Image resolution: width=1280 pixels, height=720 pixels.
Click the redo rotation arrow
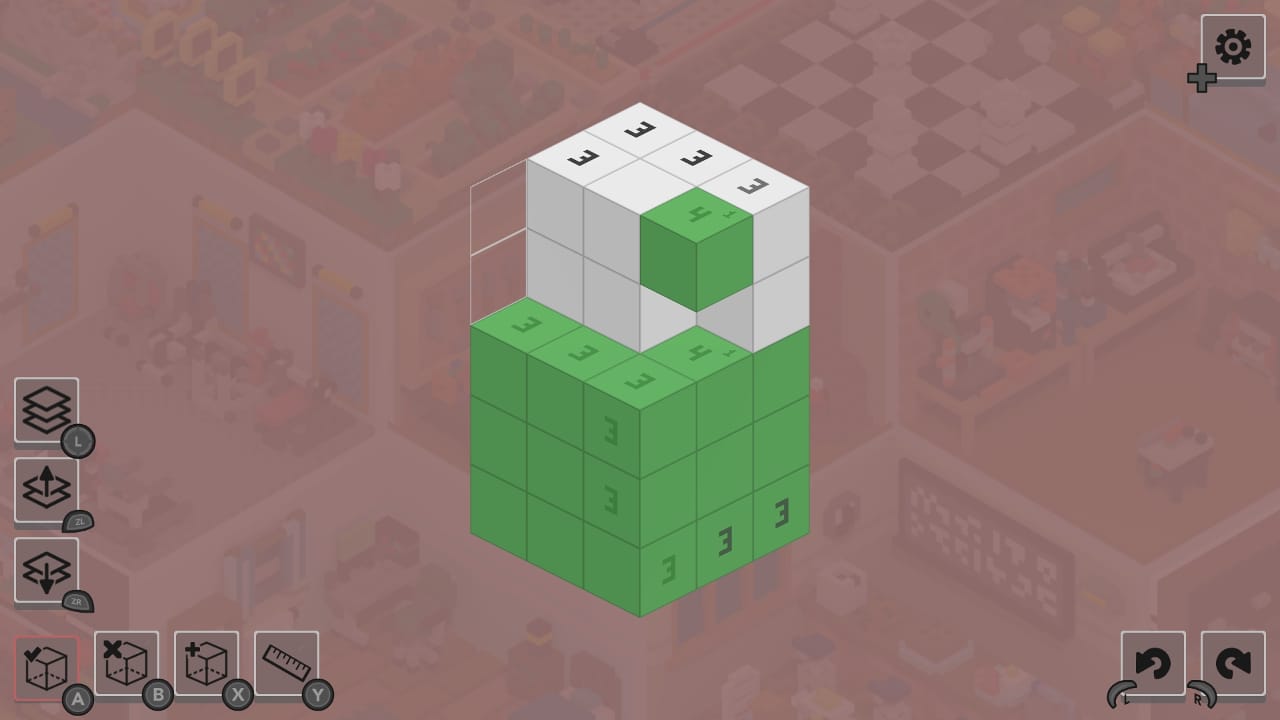1232,662
